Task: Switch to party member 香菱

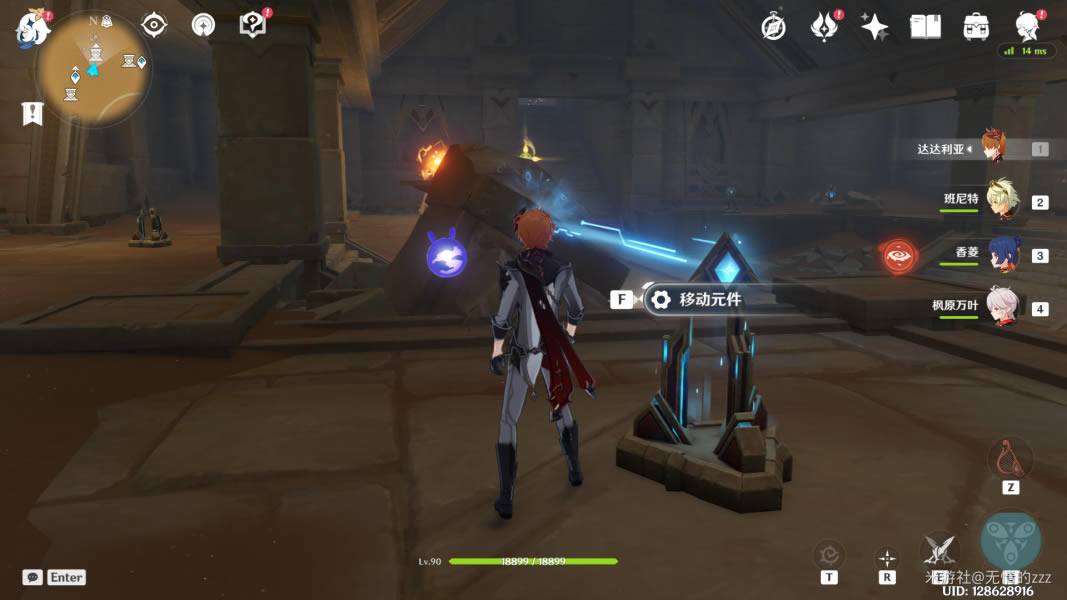Action: [1002, 253]
